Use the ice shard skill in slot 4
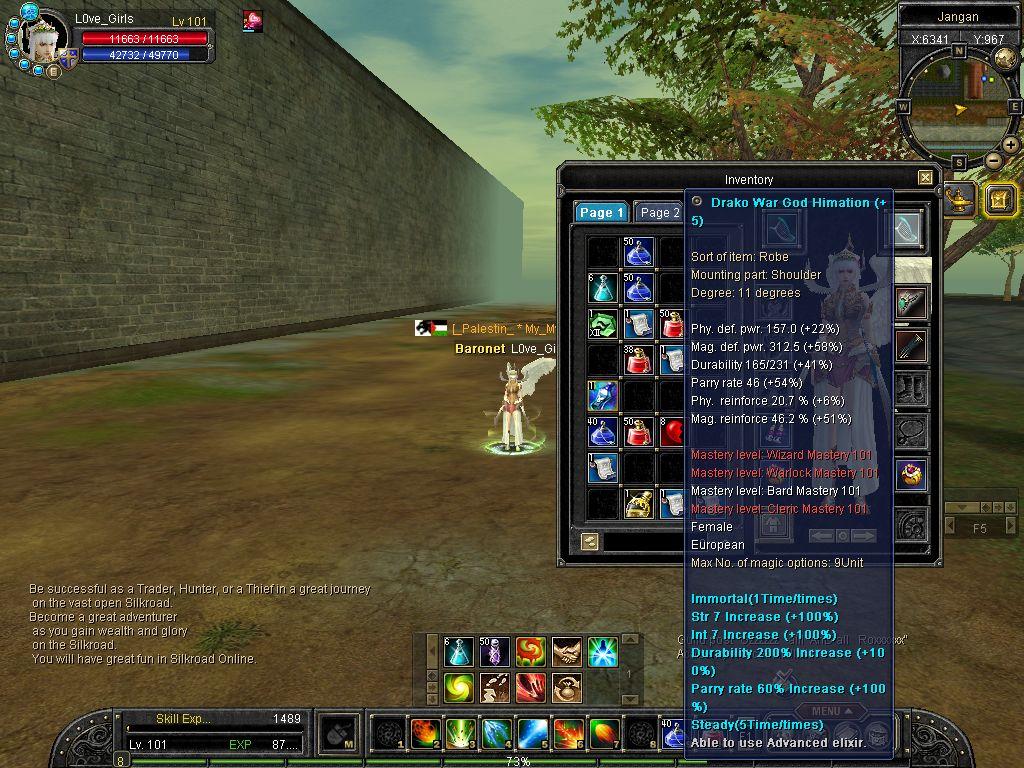This screenshot has height=768, width=1024. [x=497, y=733]
